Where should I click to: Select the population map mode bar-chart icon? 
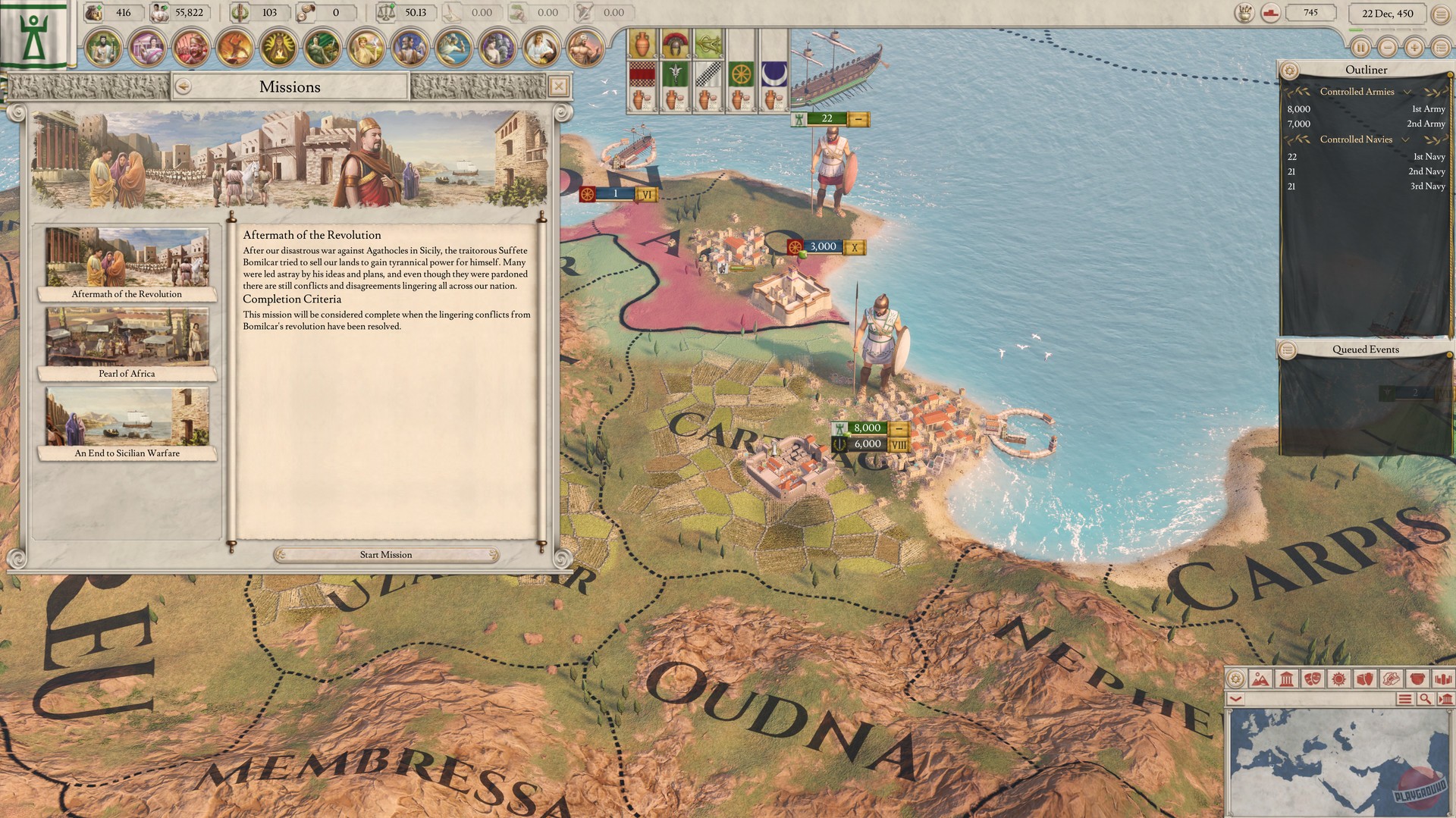1442,680
